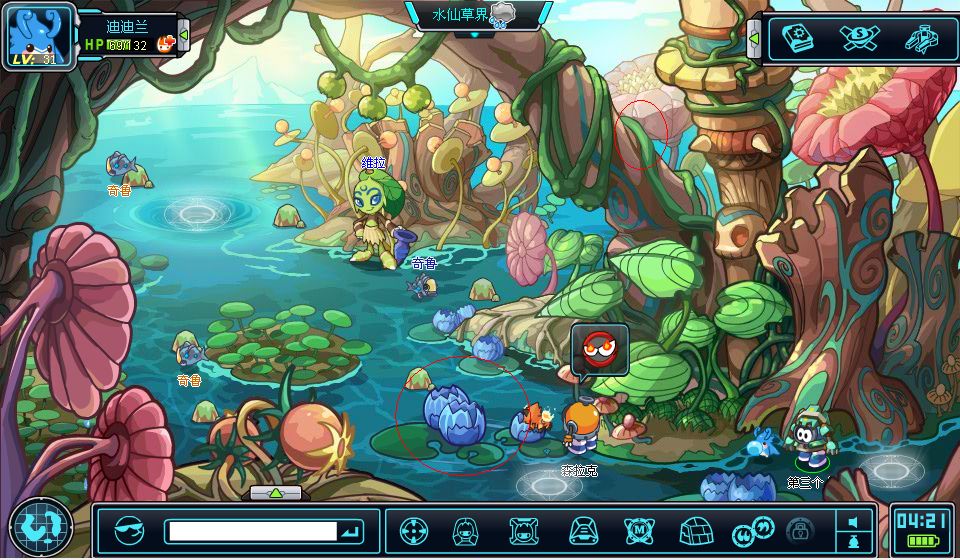The image size is (960, 560).
Task: Open the gear handbook icon
Action: tap(796, 38)
